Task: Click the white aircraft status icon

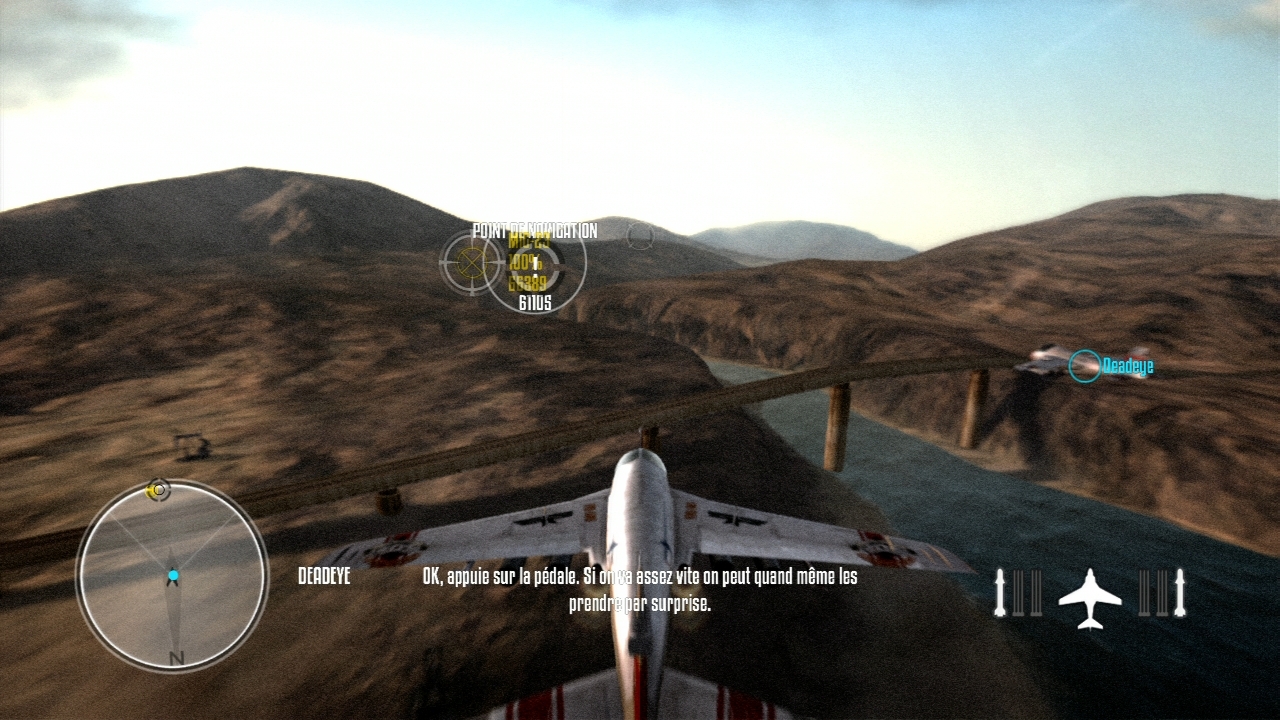Action: (x=1090, y=598)
